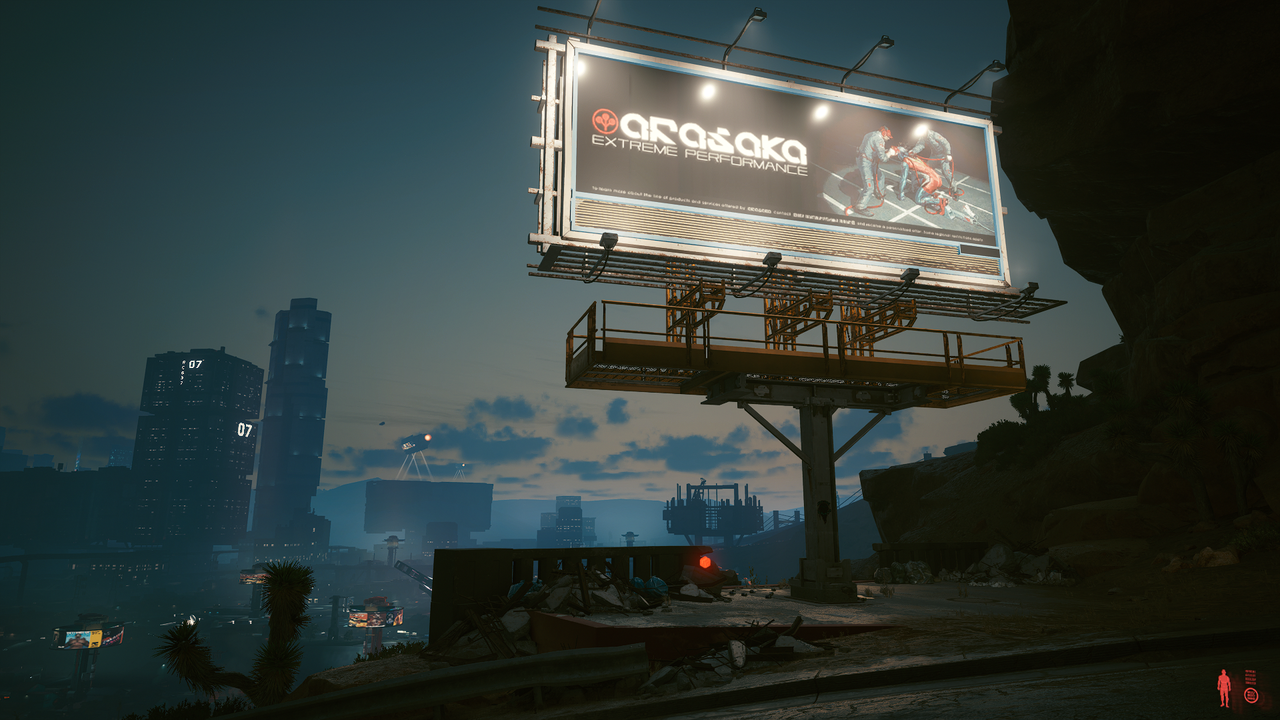Click the red body silhouette stance icon
This screenshot has width=1280, height=720.
click(x=1224, y=688)
